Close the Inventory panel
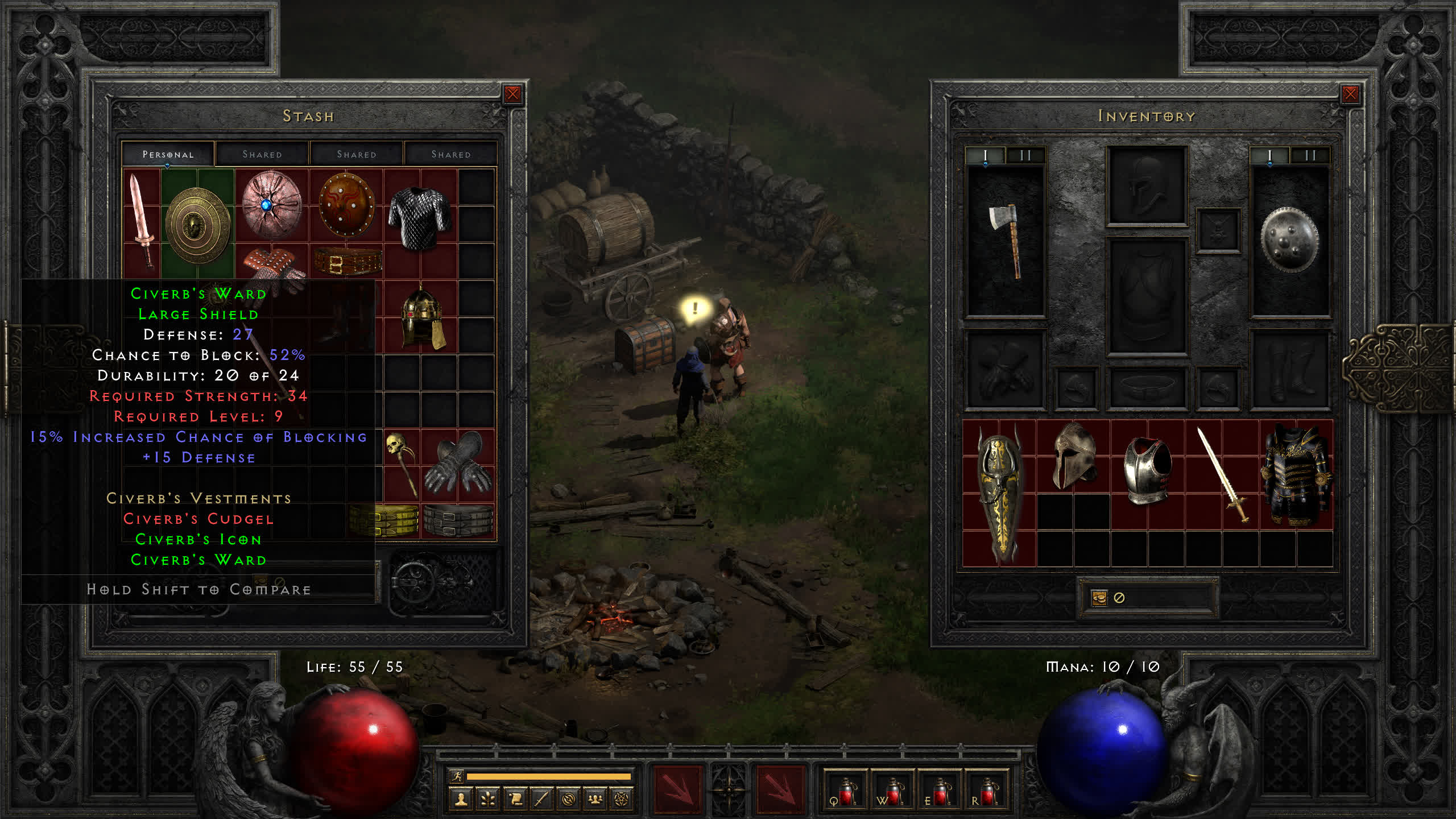The image size is (1456, 819). coord(1350,94)
